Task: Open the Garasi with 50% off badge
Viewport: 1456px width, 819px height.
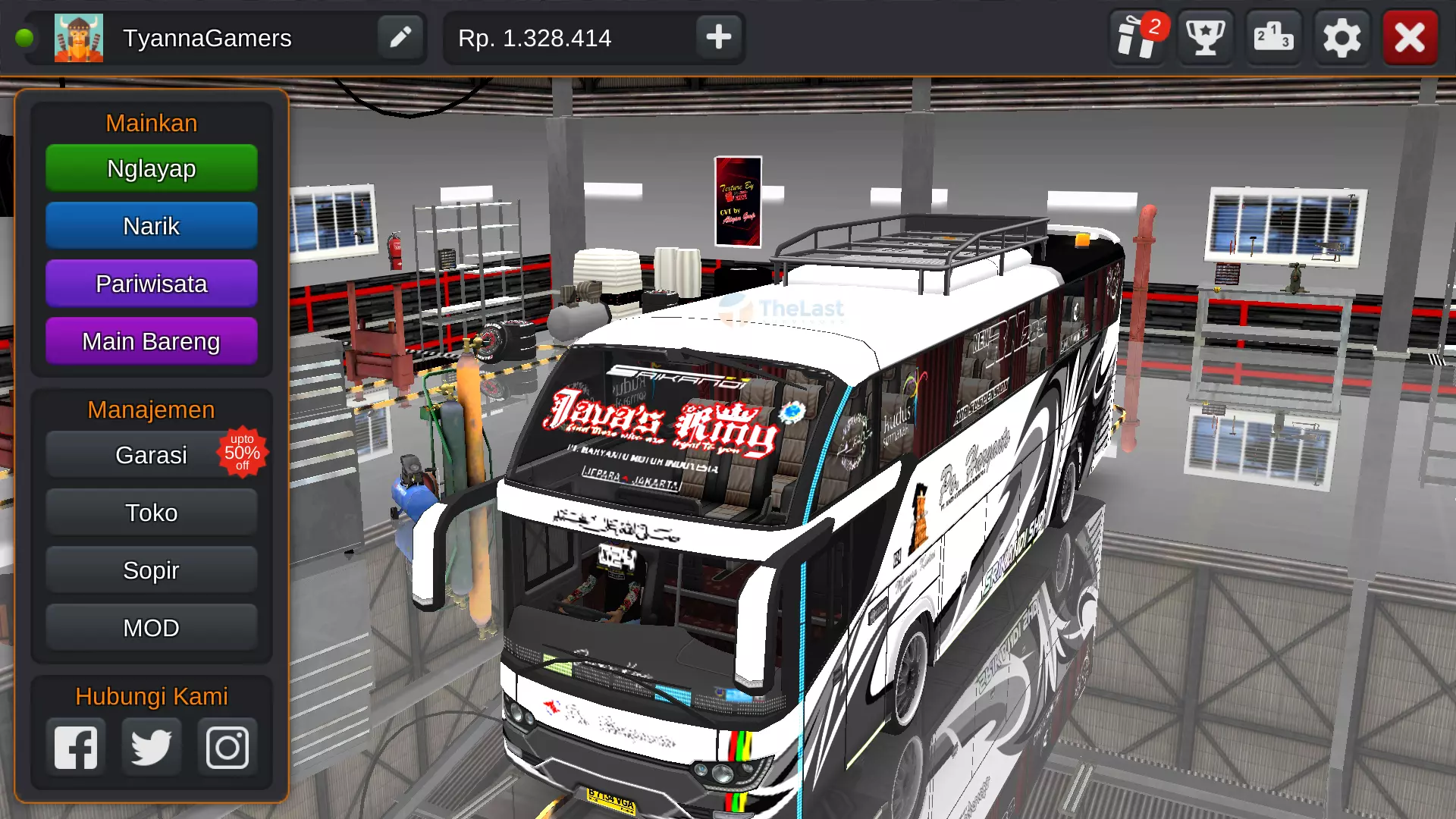Action: click(151, 454)
